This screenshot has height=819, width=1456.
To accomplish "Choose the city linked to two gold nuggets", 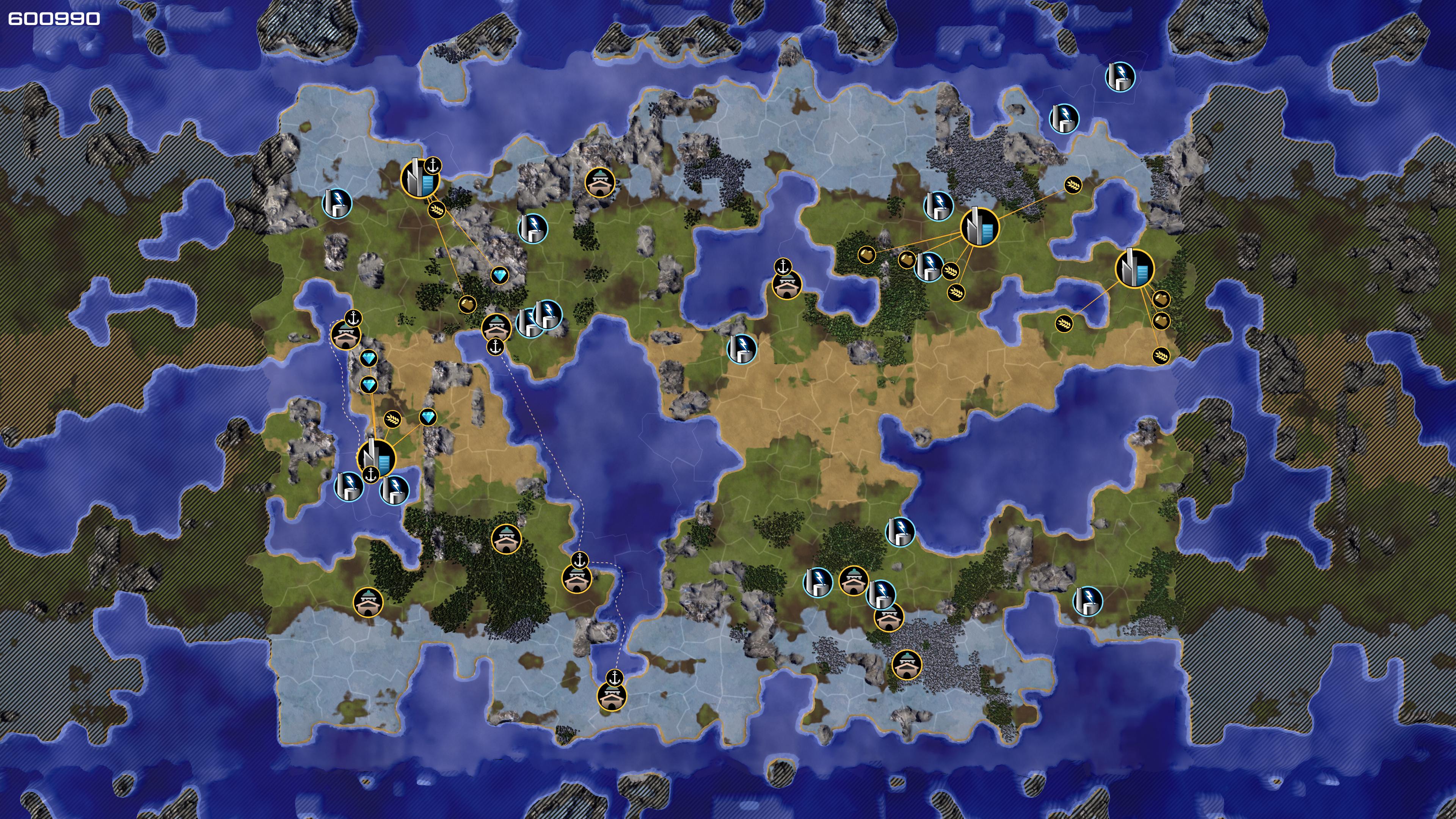I will pyautogui.click(x=1134, y=268).
